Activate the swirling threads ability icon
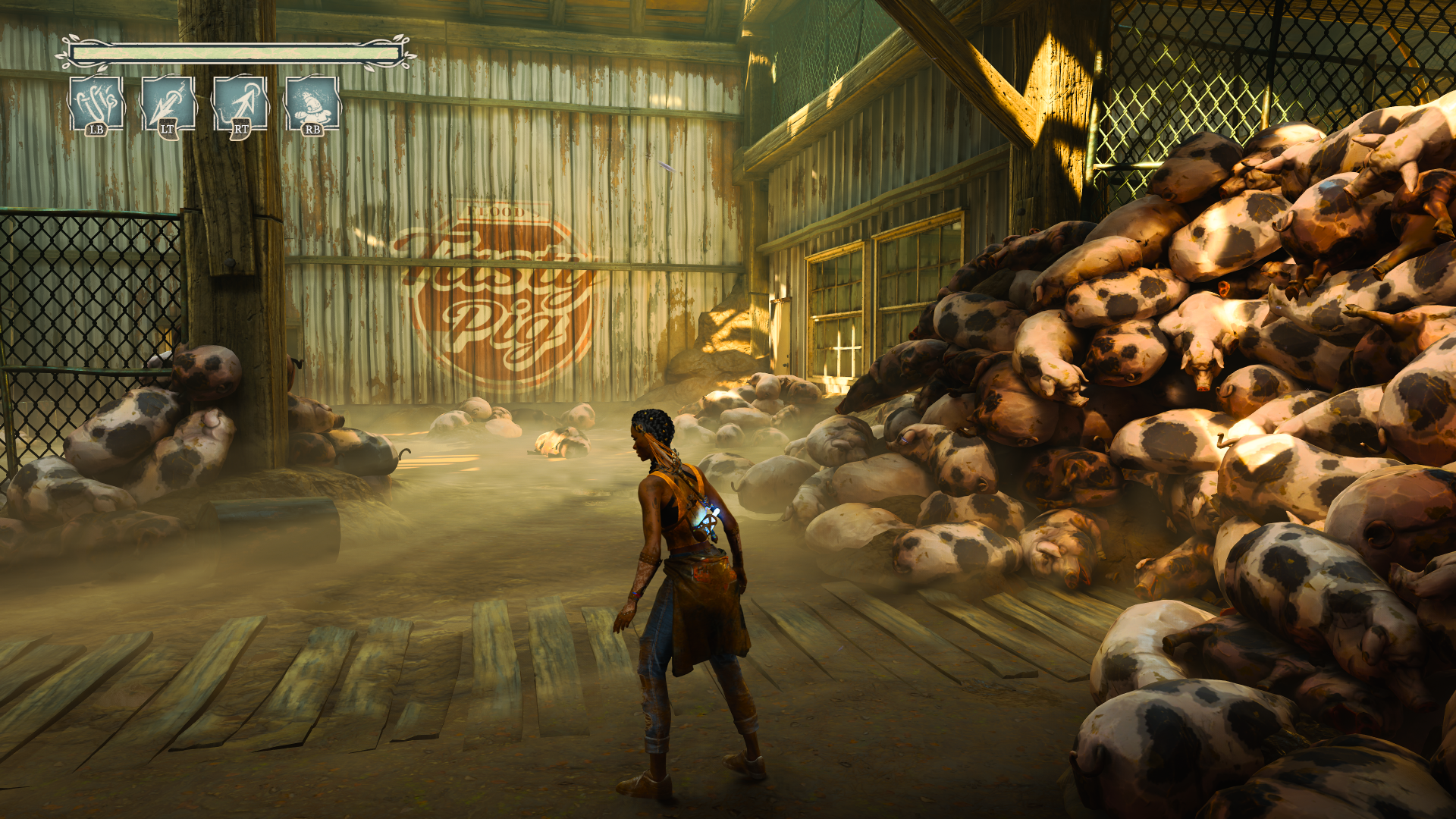The height and width of the screenshot is (819, 1456). coord(96,103)
